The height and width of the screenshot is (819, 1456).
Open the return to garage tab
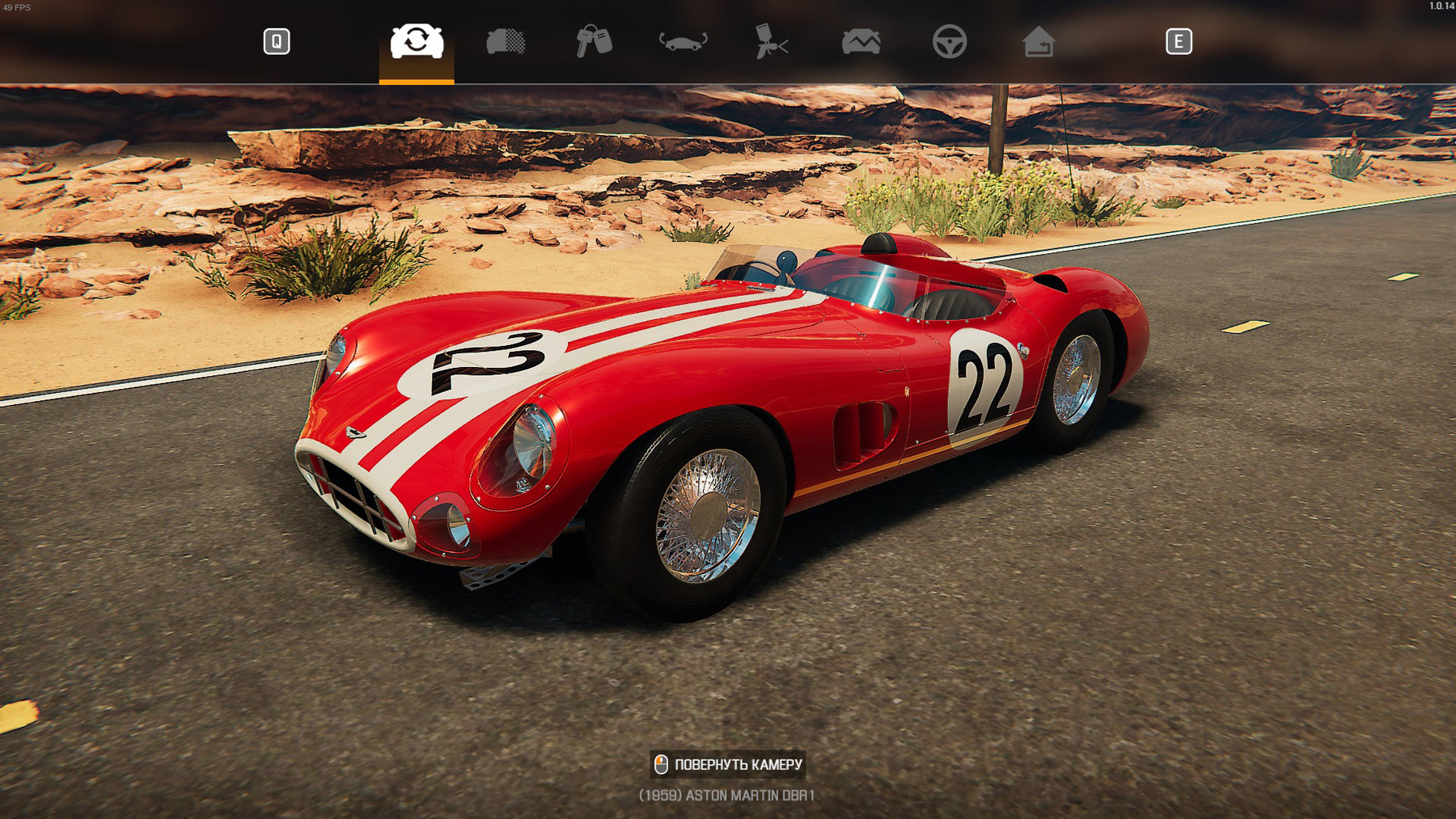coord(1038,41)
